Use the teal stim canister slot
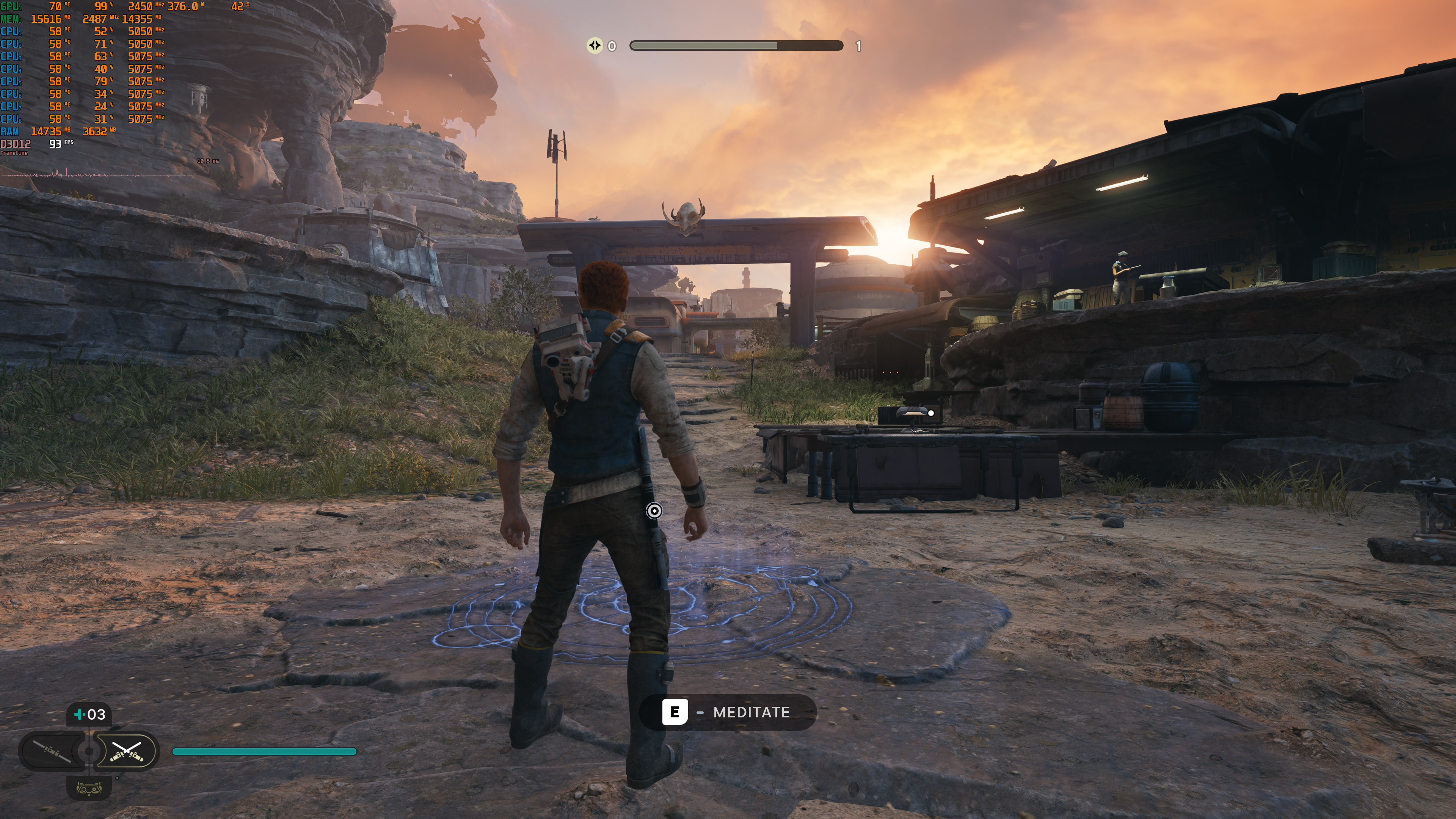 click(89, 714)
